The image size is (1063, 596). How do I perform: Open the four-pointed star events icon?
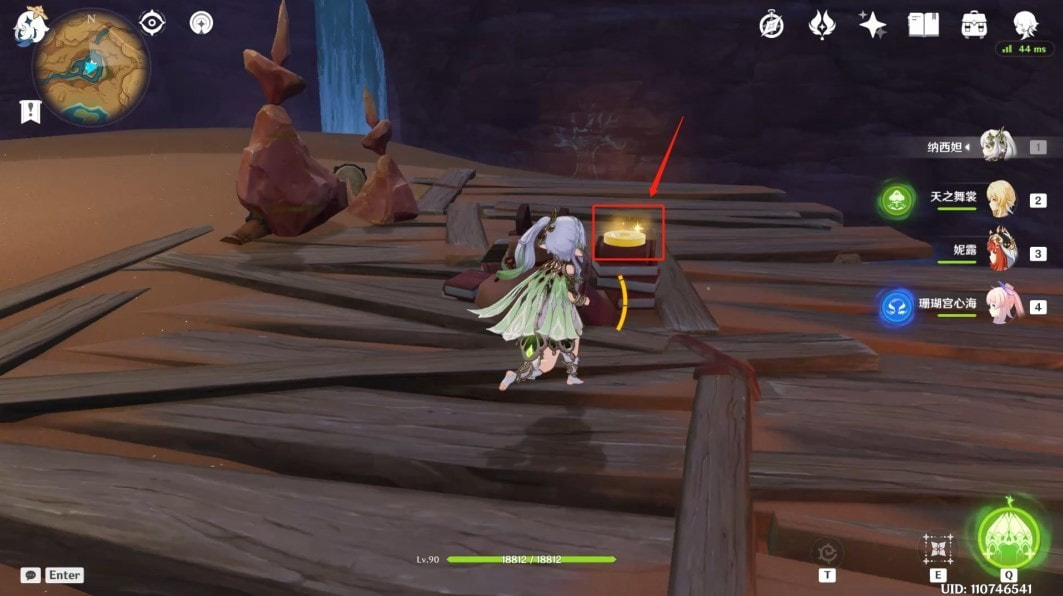pyautogui.click(x=872, y=25)
